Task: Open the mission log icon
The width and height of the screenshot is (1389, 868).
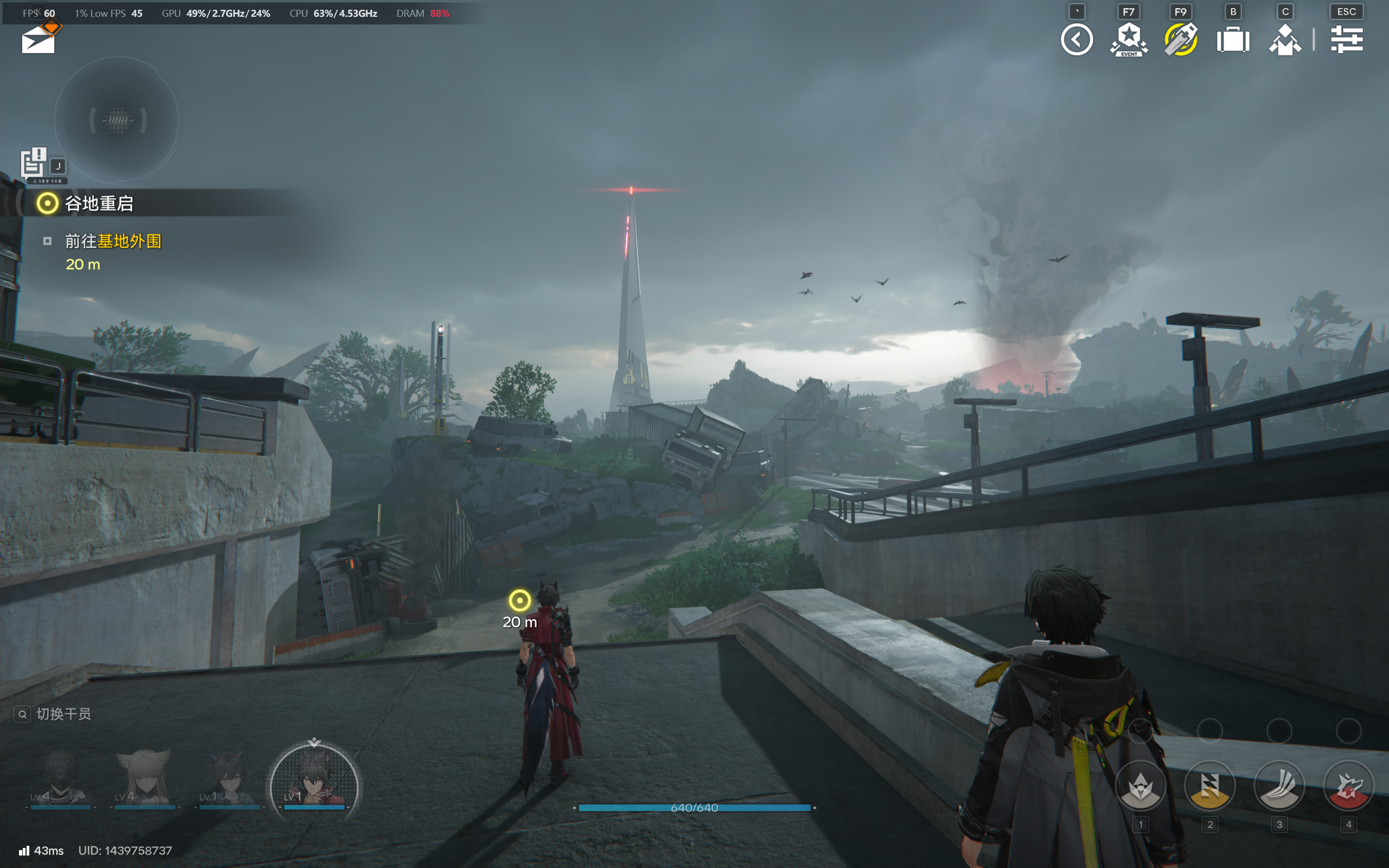Action: [x=33, y=163]
